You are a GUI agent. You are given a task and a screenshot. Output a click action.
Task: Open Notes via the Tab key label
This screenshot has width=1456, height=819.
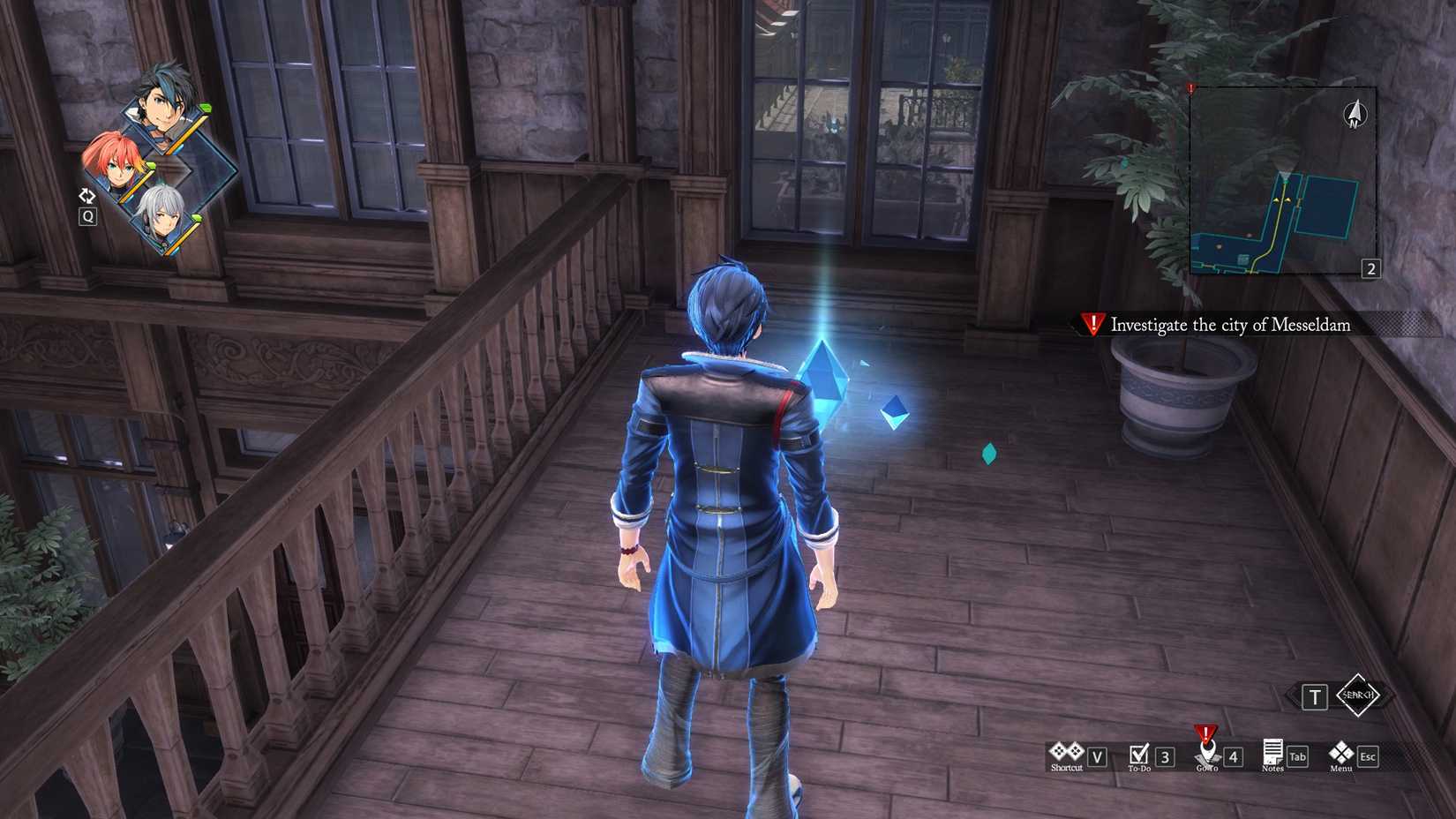click(x=1296, y=756)
